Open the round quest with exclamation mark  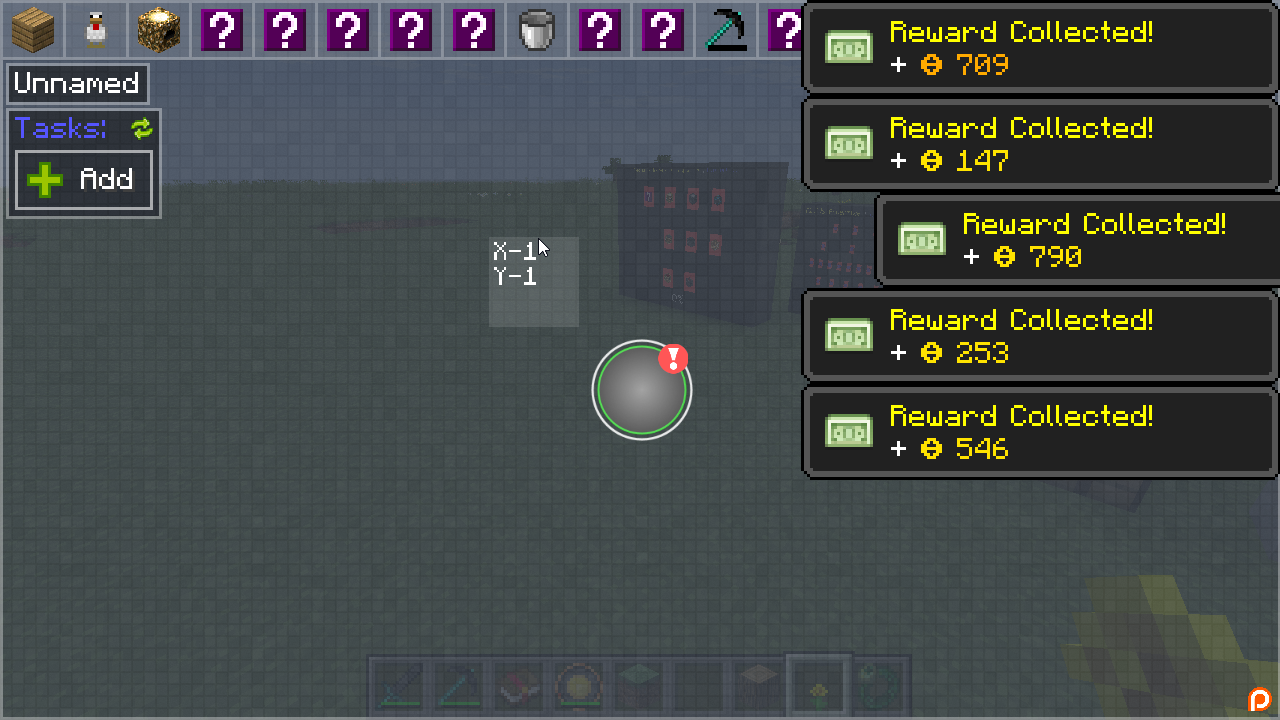pyautogui.click(x=641, y=390)
